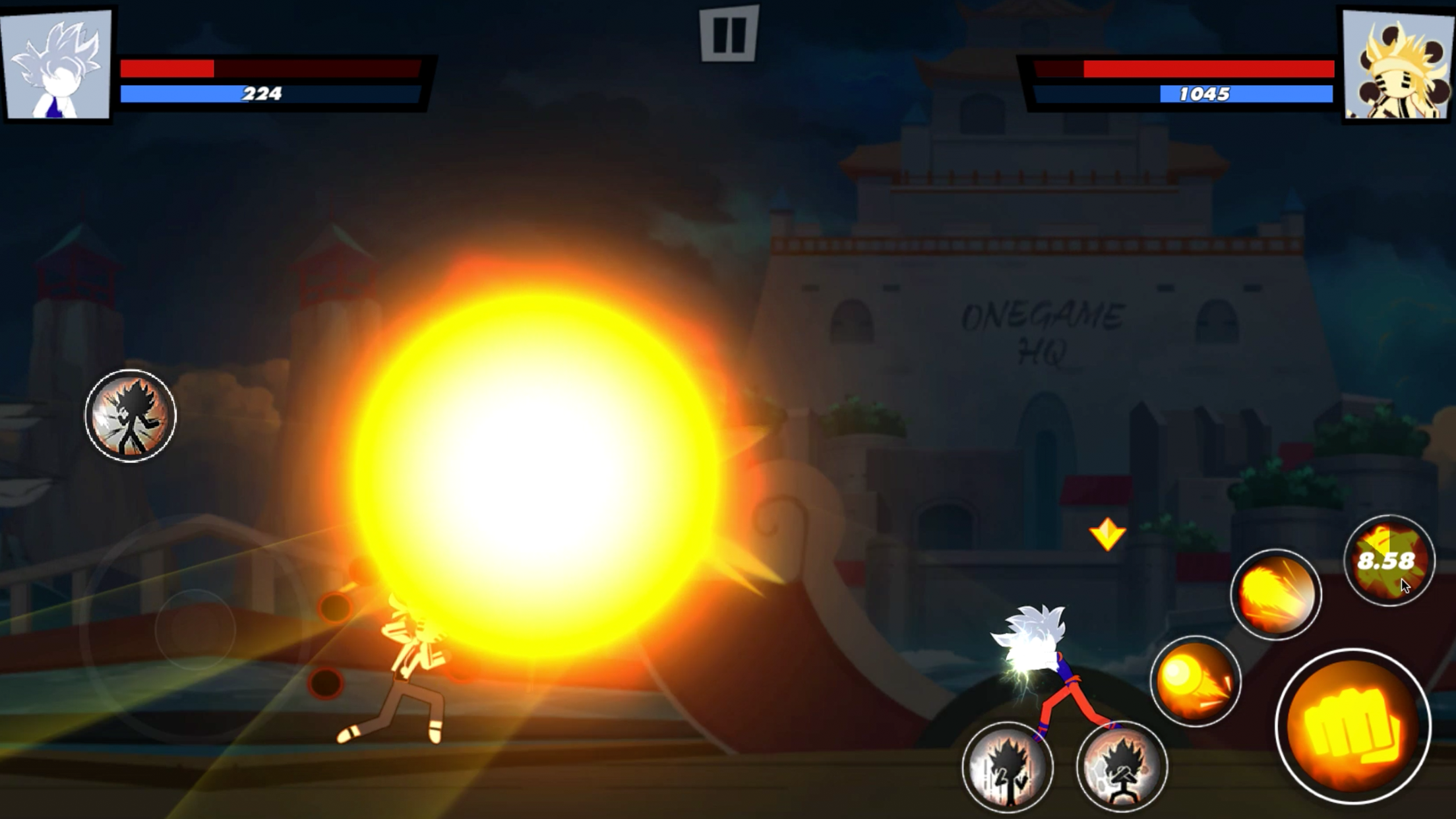
Task: Open the enemy Naruto portrait
Action: [x=1397, y=63]
